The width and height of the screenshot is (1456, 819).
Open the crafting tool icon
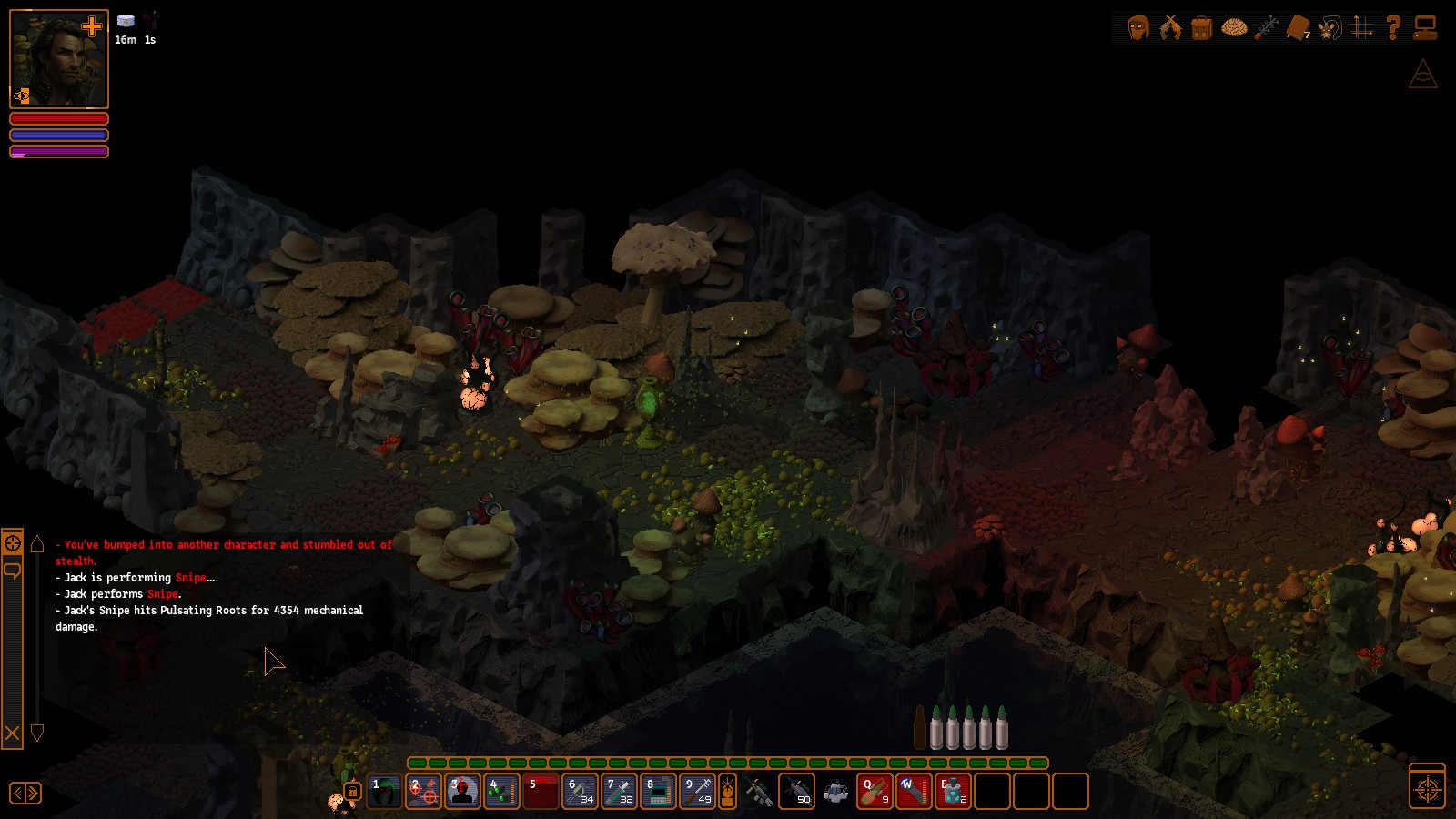(1266, 28)
